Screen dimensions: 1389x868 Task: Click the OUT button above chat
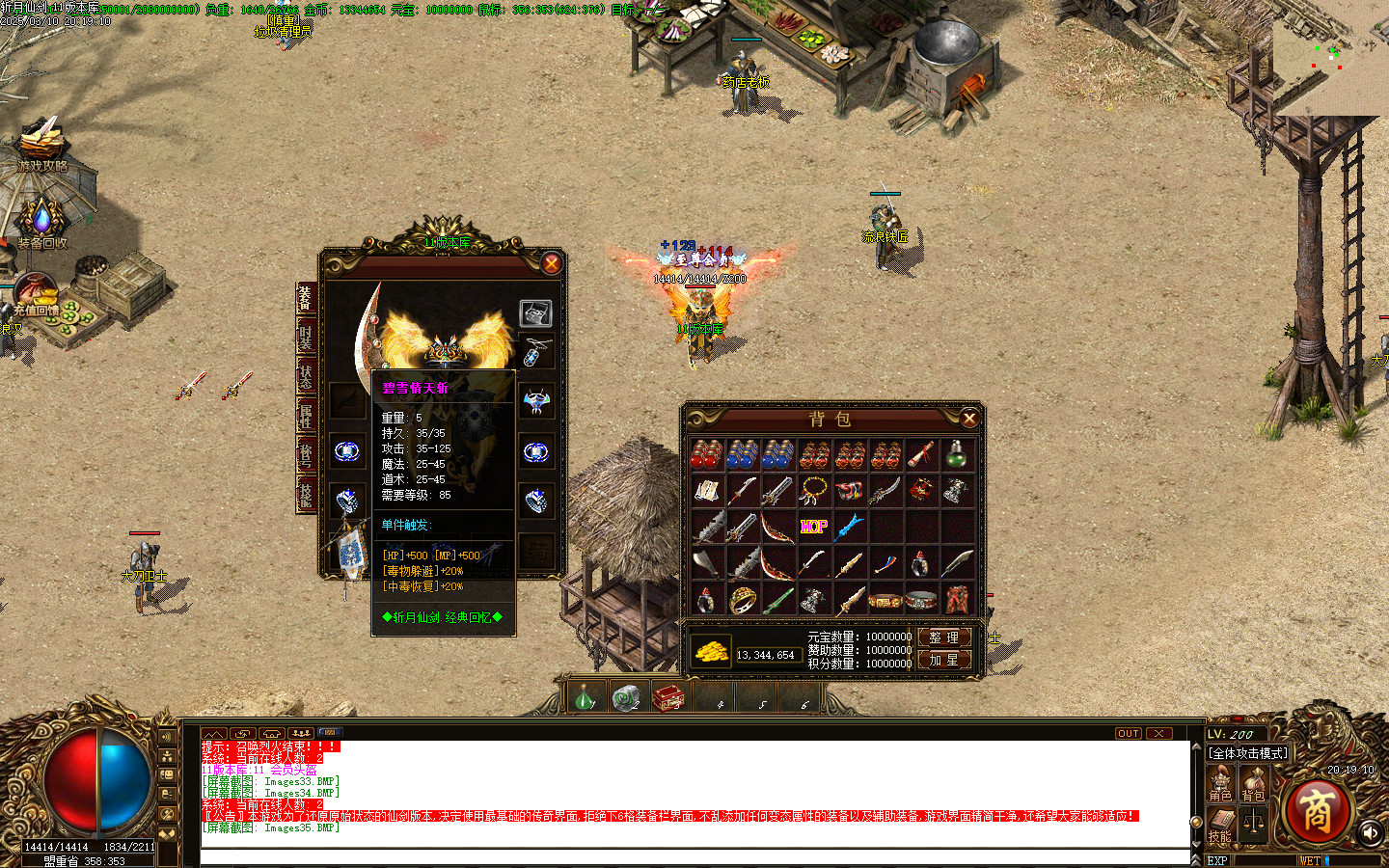pyautogui.click(x=1128, y=734)
